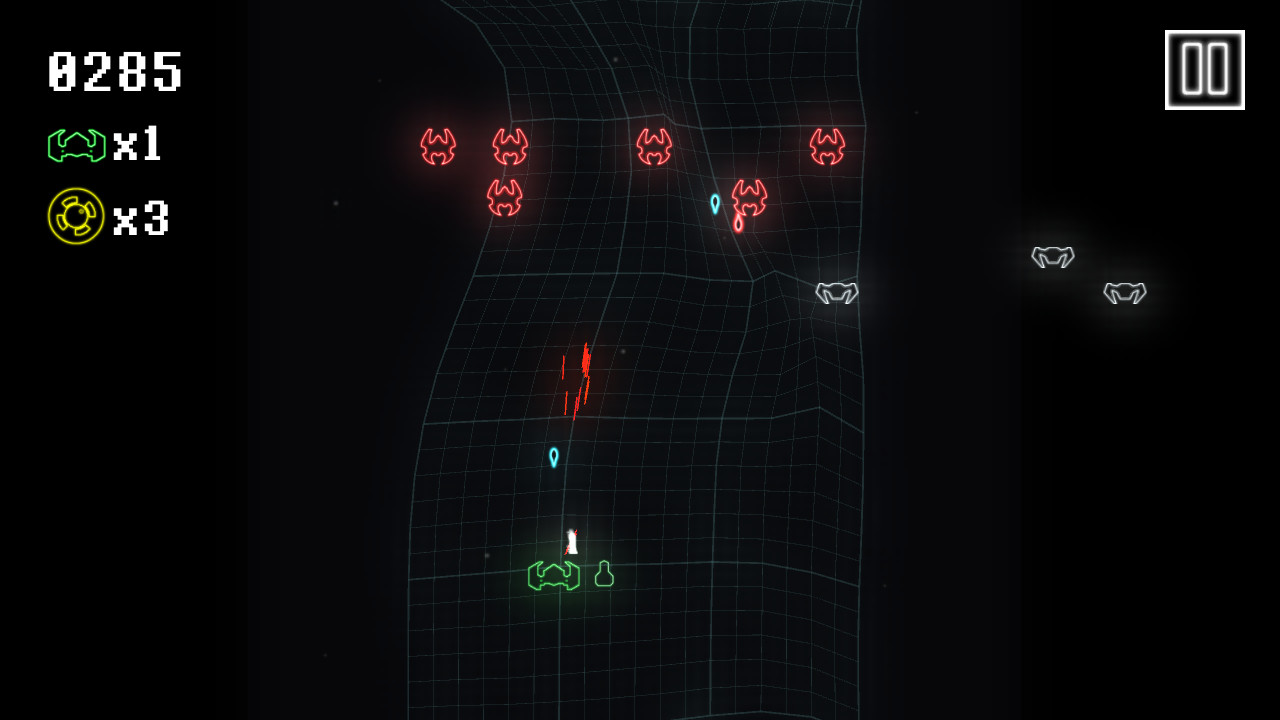Click the green ship lives icon
The image size is (1280, 720).
75,144
